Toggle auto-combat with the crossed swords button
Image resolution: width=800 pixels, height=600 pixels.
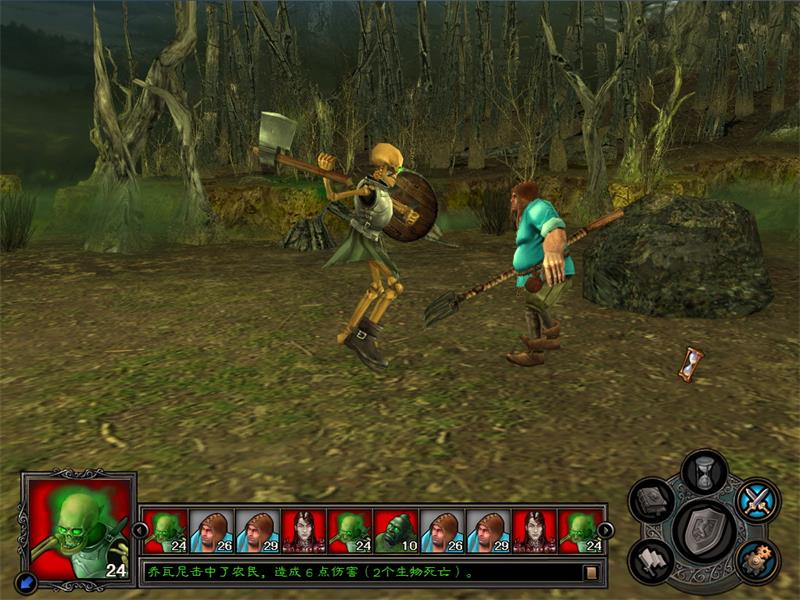(757, 500)
